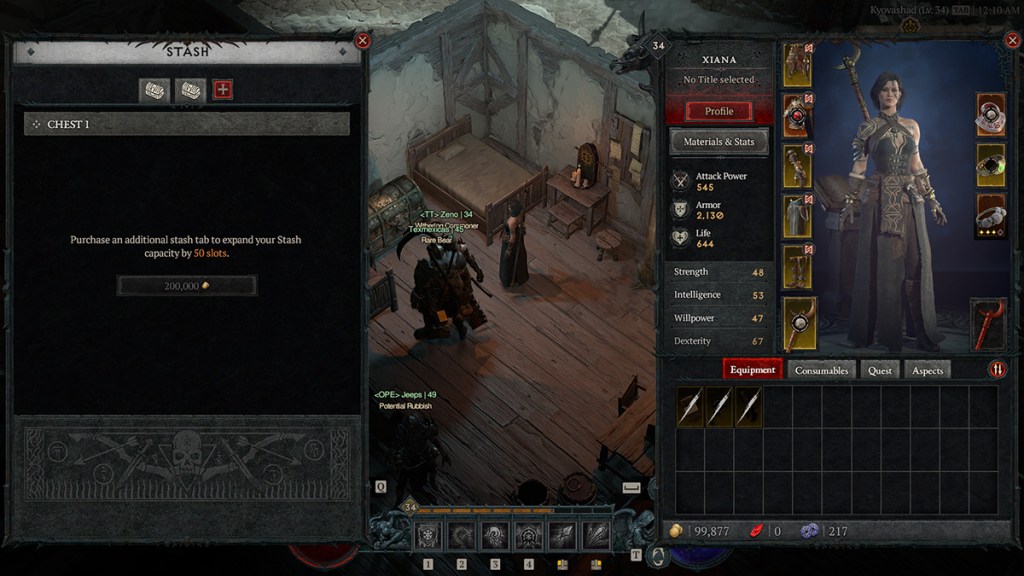The height and width of the screenshot is (576, 1024).
Task: Click the red sort inventory button
Action: (x=998, y=369)
